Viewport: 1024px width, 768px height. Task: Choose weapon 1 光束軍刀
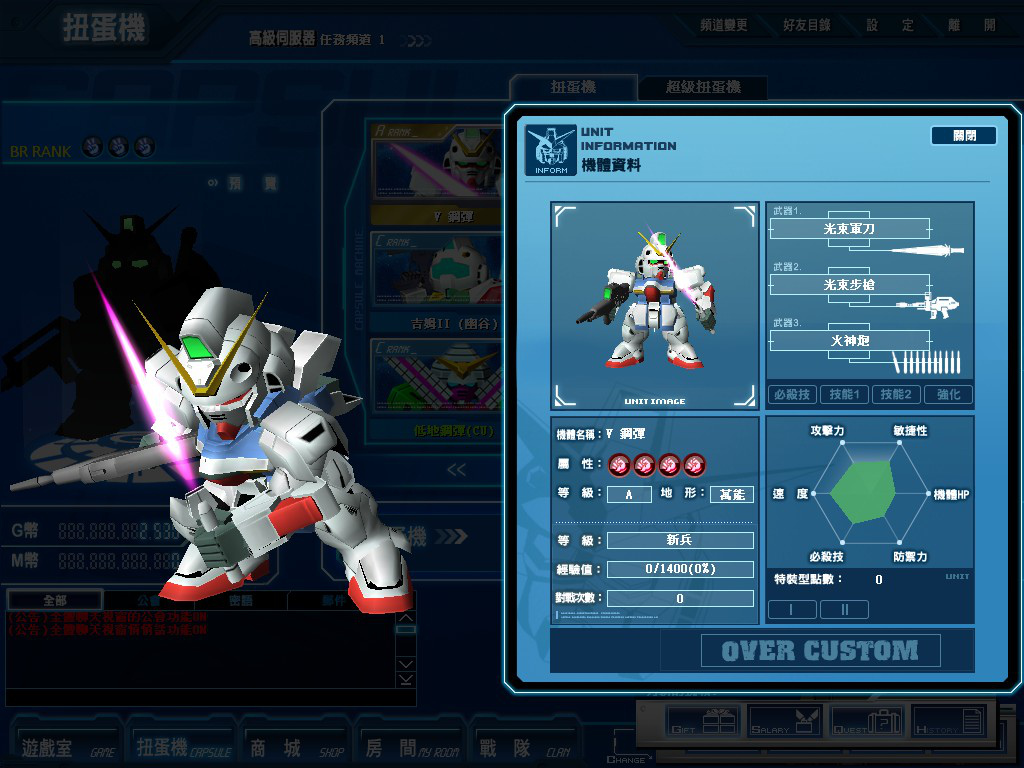[849, 229]
